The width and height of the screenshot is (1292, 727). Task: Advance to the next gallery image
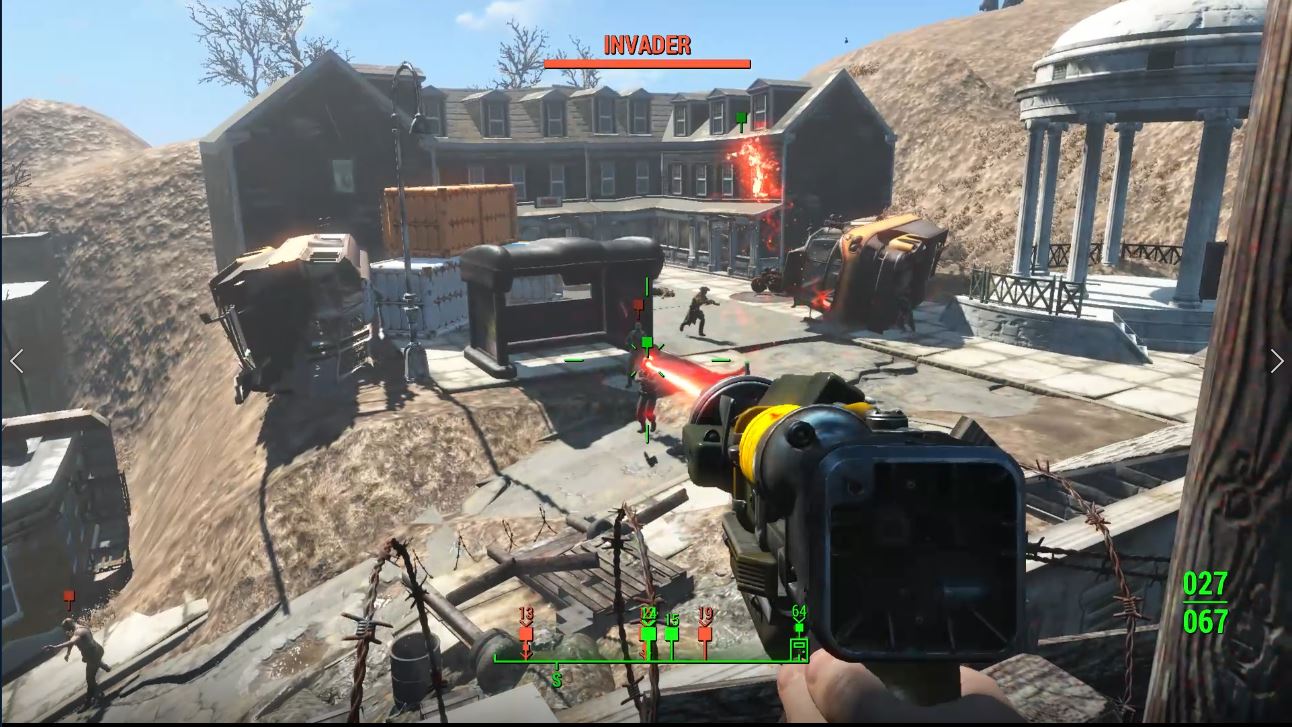tap(1276, 361)
